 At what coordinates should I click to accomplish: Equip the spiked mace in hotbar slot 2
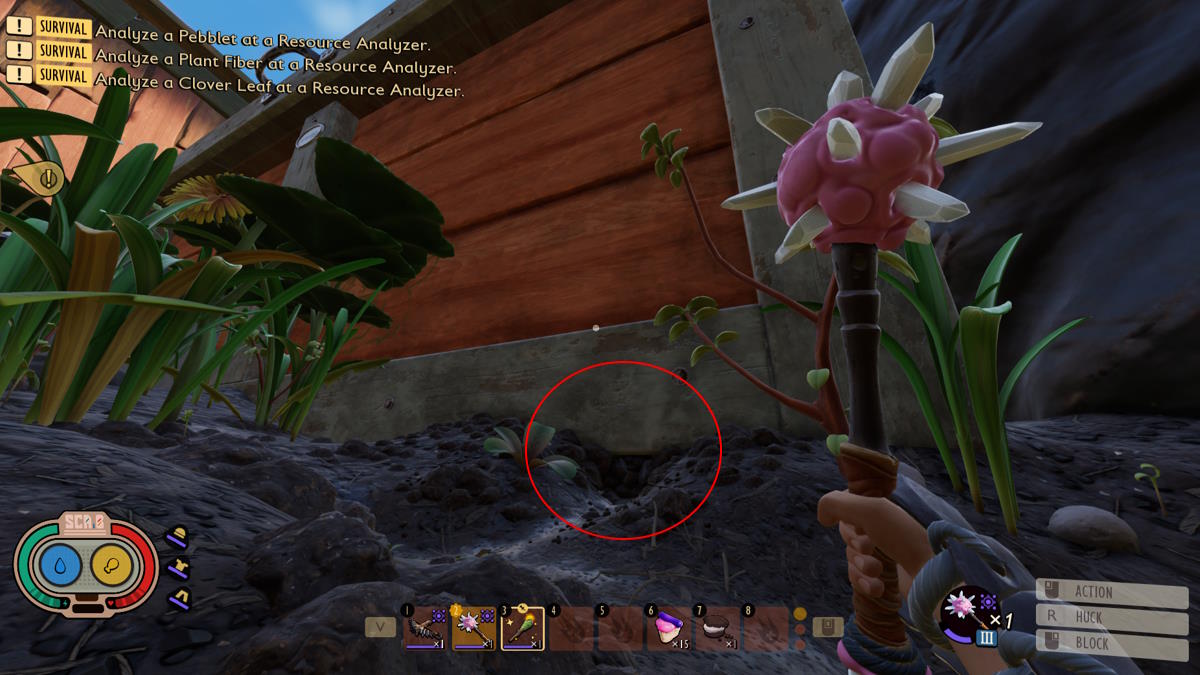tap(473, 629)
